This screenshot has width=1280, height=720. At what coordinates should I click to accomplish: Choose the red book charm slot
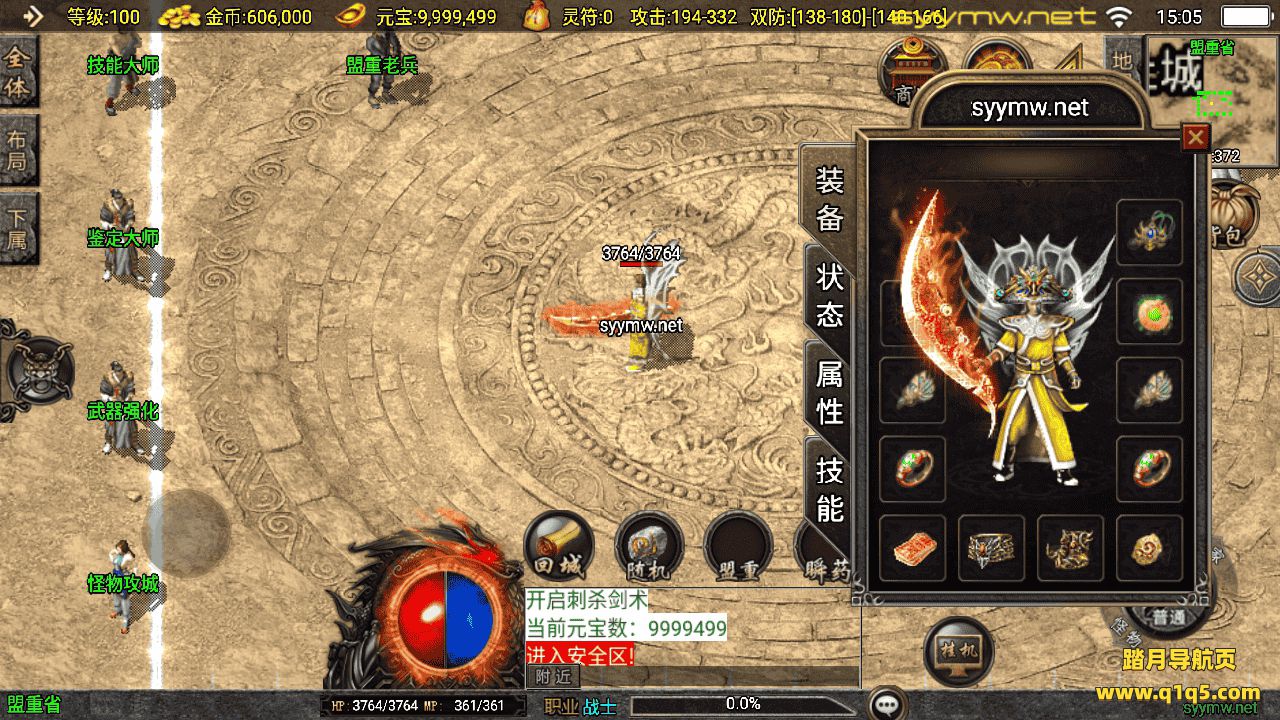pos(912,548)
